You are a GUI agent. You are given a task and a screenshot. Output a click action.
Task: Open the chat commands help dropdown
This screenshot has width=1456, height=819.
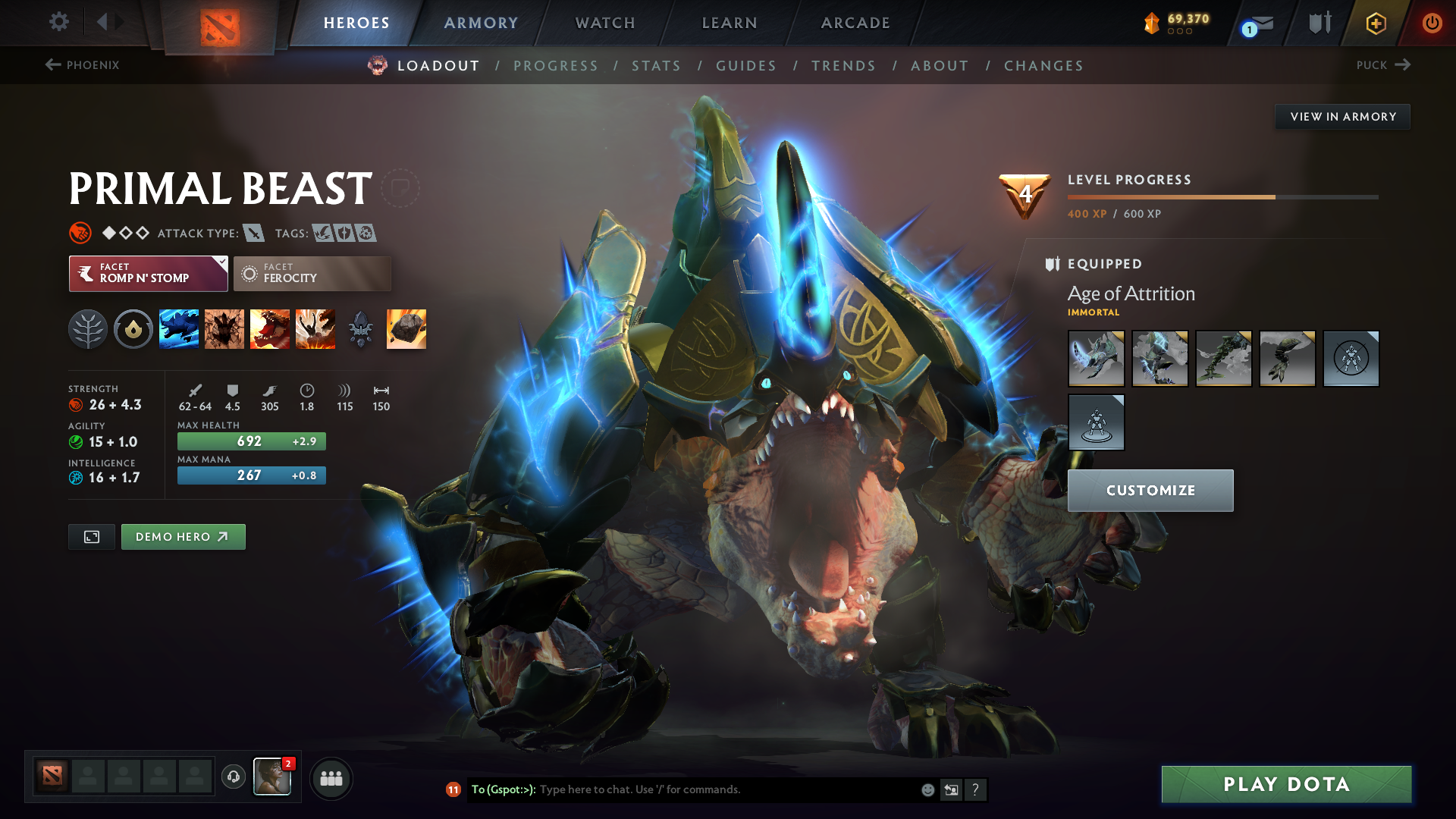(x=976, y=790)
